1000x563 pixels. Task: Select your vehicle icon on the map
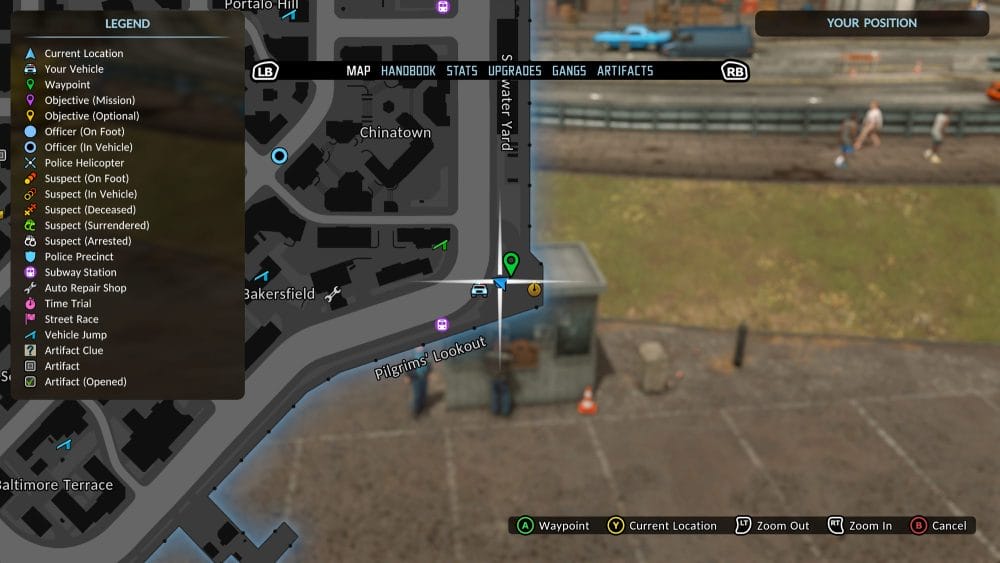pos(479,290)
